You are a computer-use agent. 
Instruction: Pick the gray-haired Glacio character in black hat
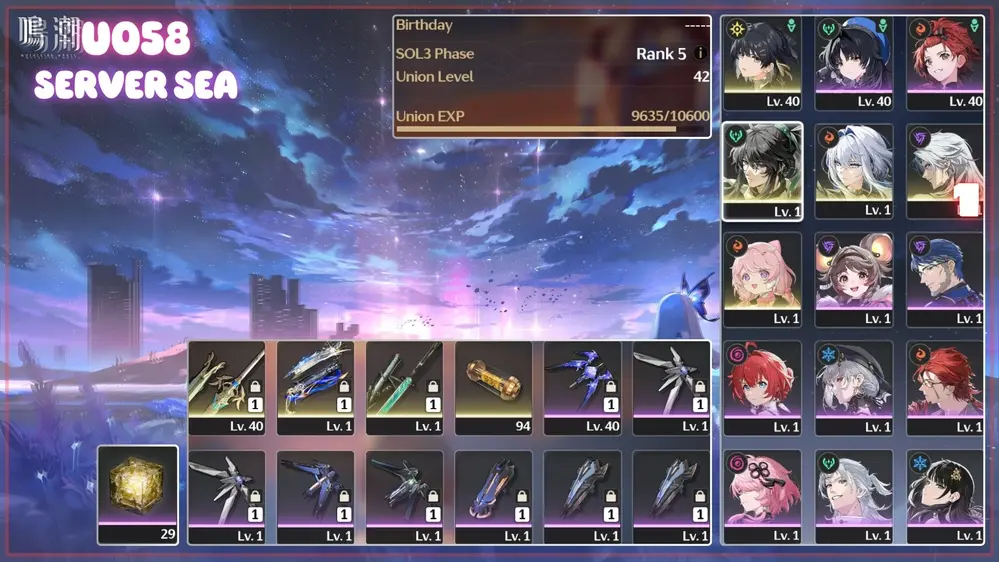(853, 388)
